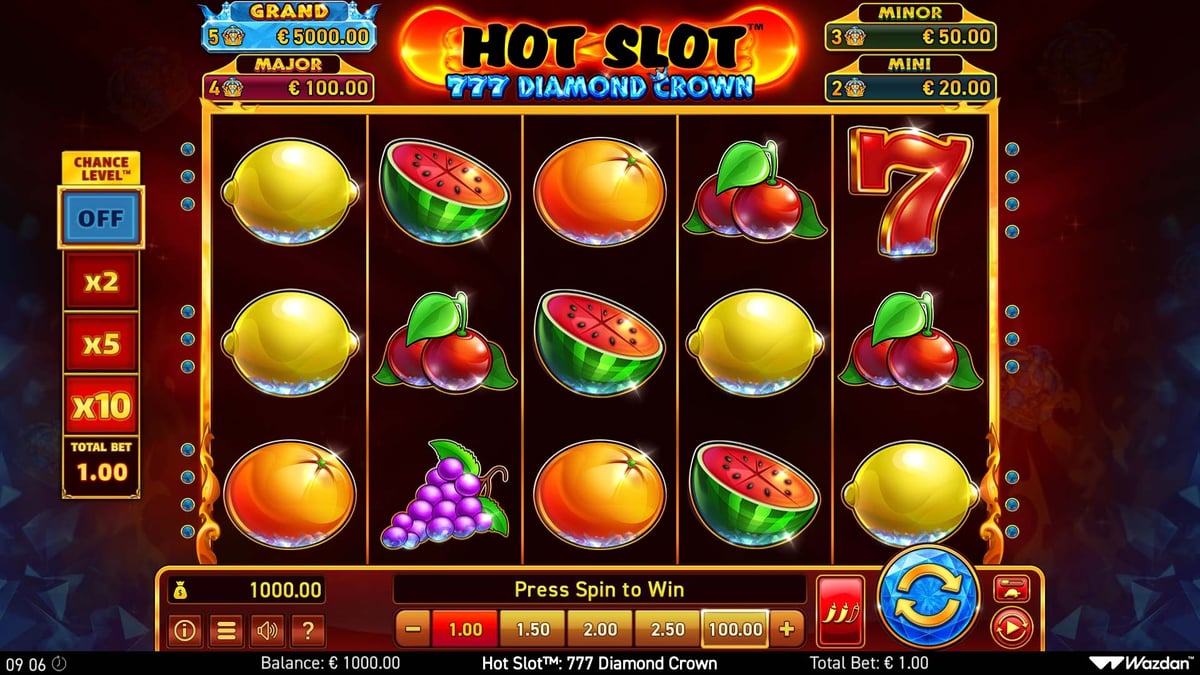Choose the x5 Chance Level
Screen dimensions: 1200x675
[101, 344]
